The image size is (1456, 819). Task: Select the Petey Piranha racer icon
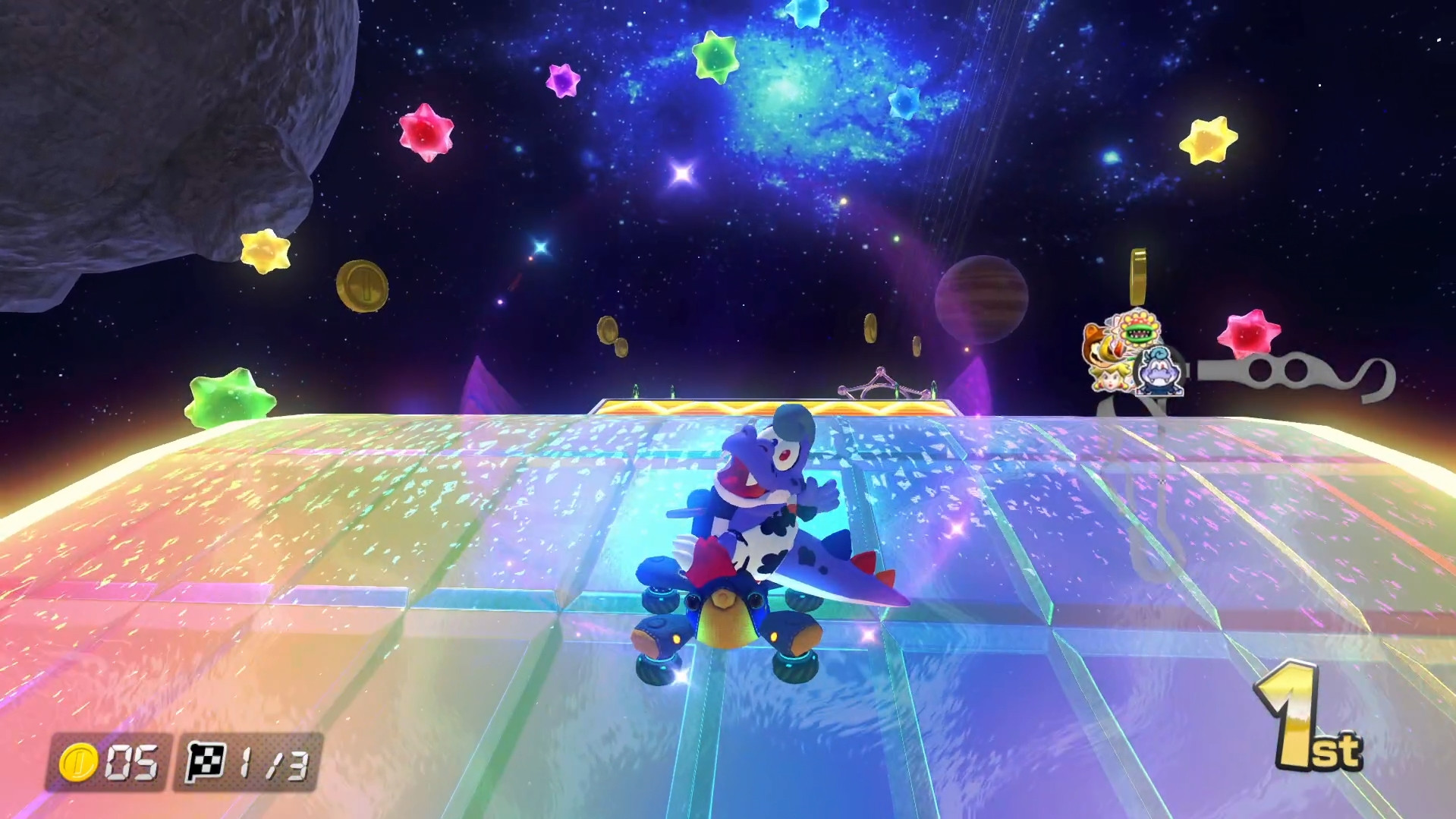pyautogui.click(x=1138, y=330)
